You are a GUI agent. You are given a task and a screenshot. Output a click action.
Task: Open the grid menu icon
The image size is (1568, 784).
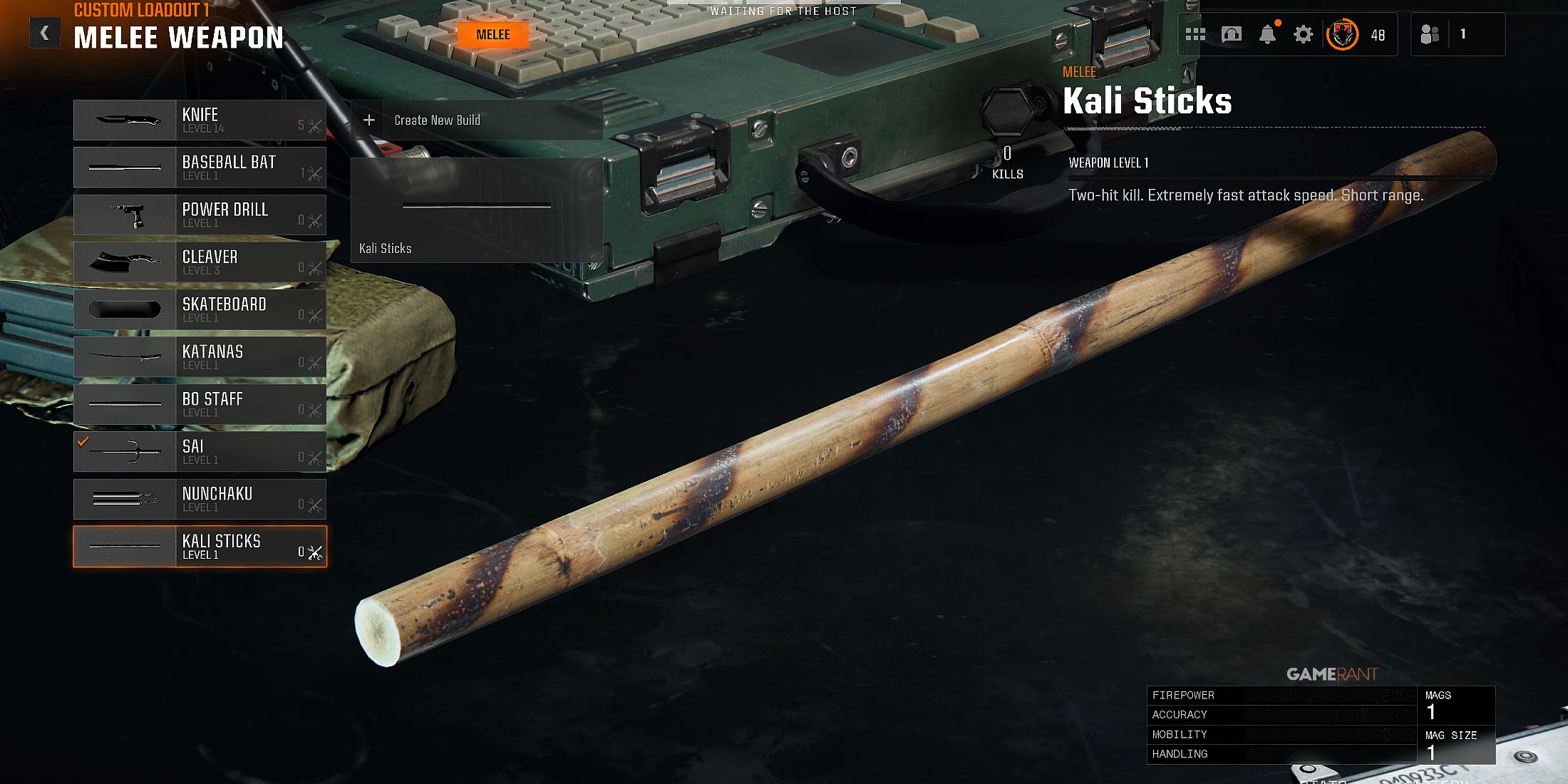click(x=1195, y=34)
